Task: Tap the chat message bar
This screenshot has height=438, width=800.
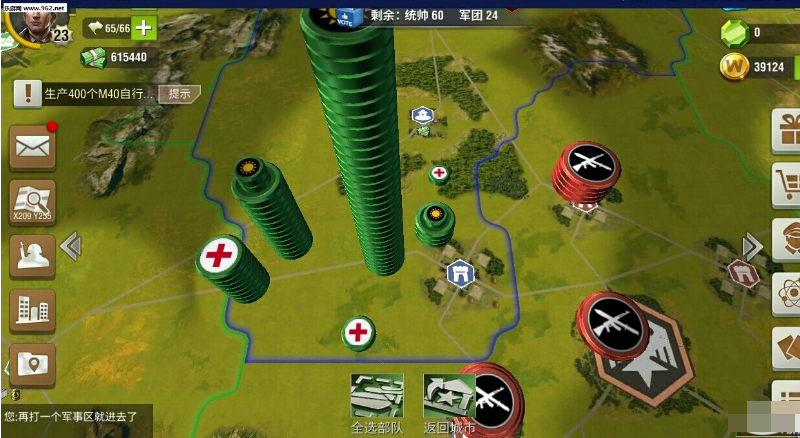Action: click(76, 415)
